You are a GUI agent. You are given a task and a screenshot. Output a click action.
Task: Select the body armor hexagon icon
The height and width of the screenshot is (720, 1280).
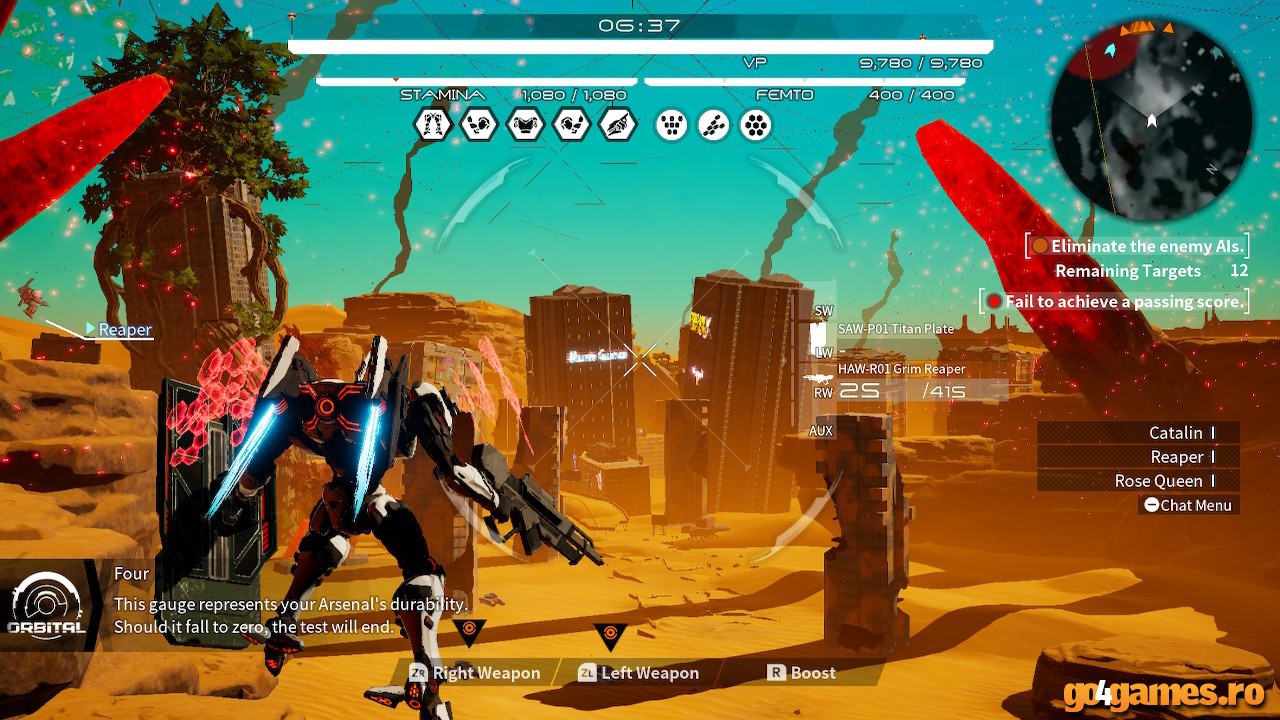point(525,124)
